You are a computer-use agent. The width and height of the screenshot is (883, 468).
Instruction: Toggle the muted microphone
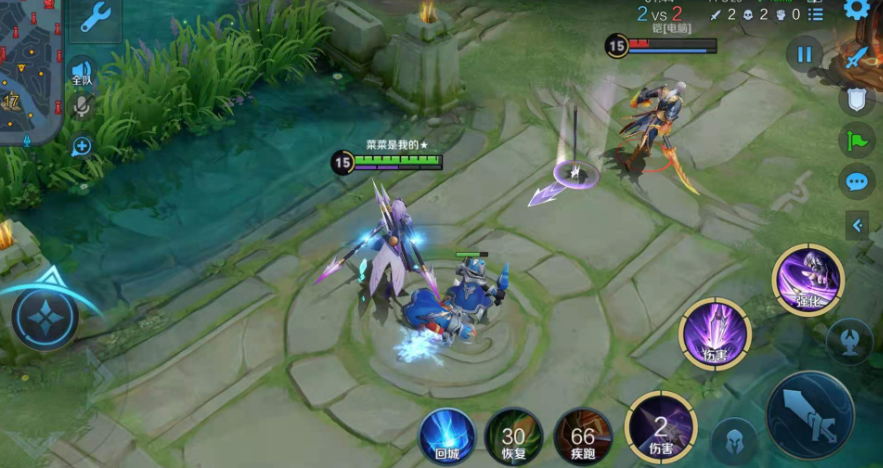pos(81,105)
